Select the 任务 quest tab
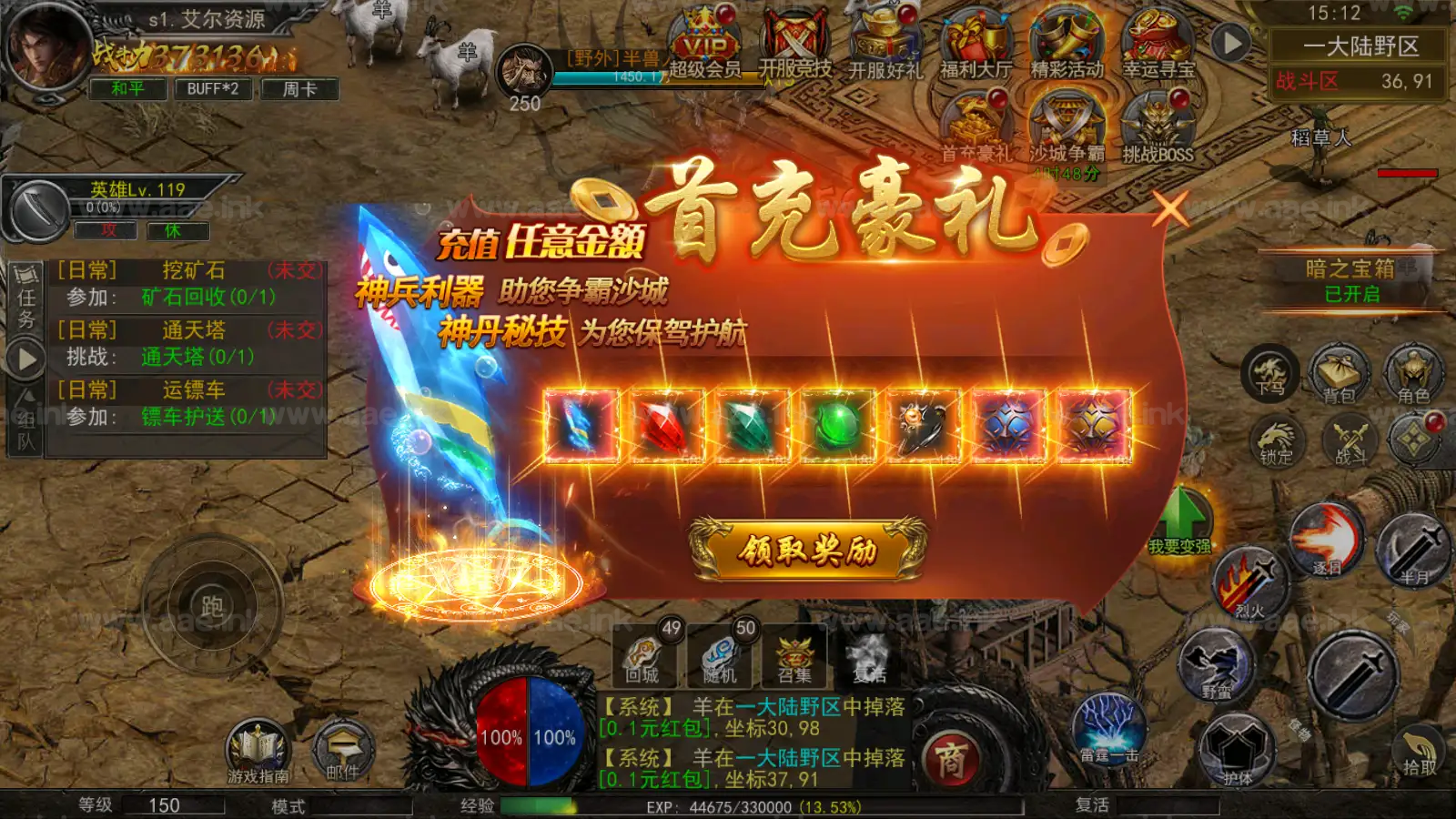The image size is (1456, 819). pyautogui.click(x=25, y=300)
